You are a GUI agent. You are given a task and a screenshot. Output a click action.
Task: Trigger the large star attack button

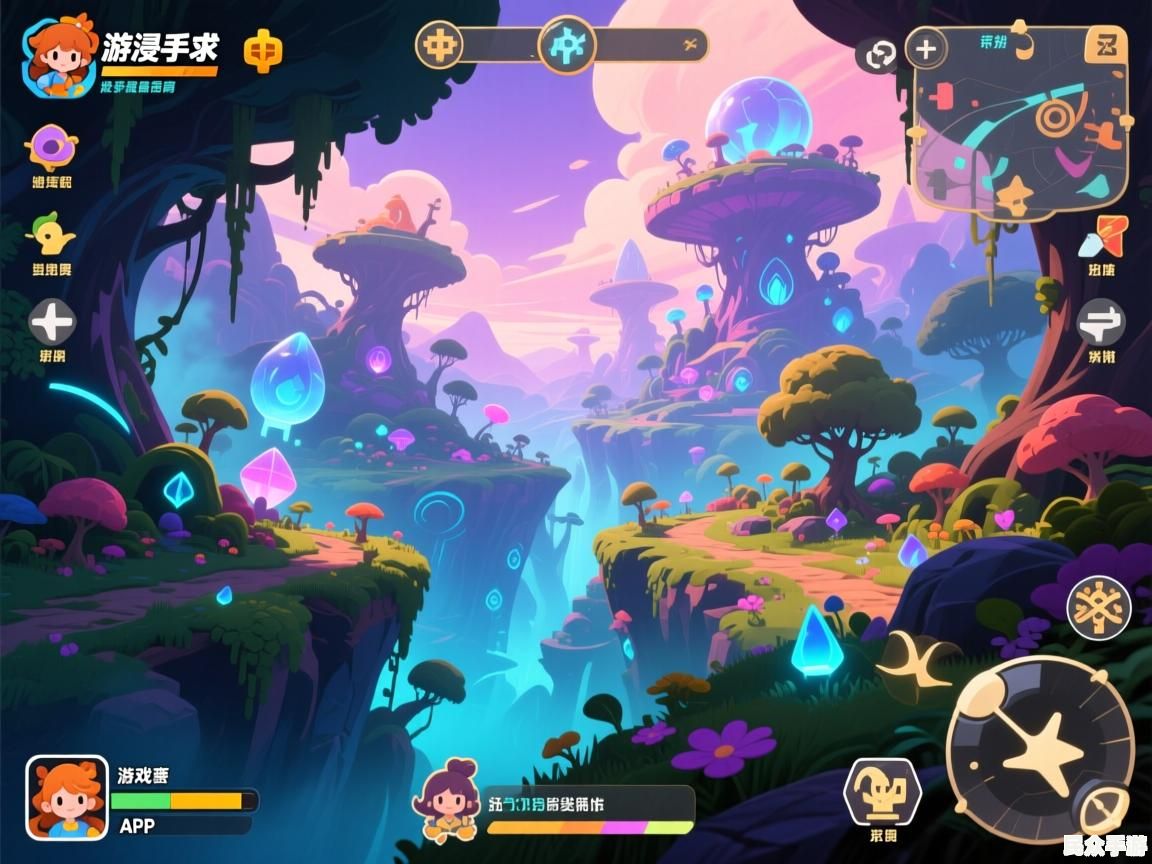coord(1040,748)
